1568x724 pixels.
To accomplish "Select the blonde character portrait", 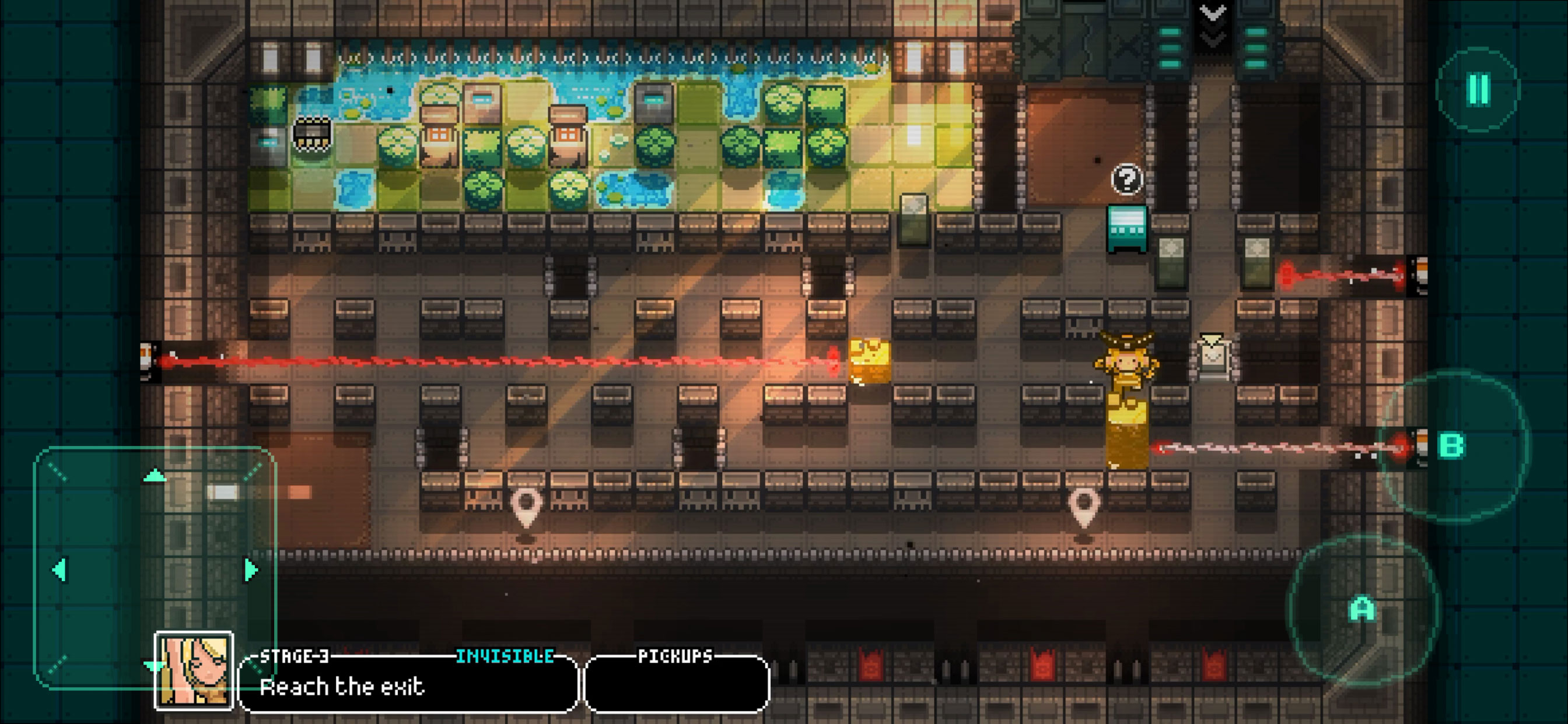I will click(194, 671).
